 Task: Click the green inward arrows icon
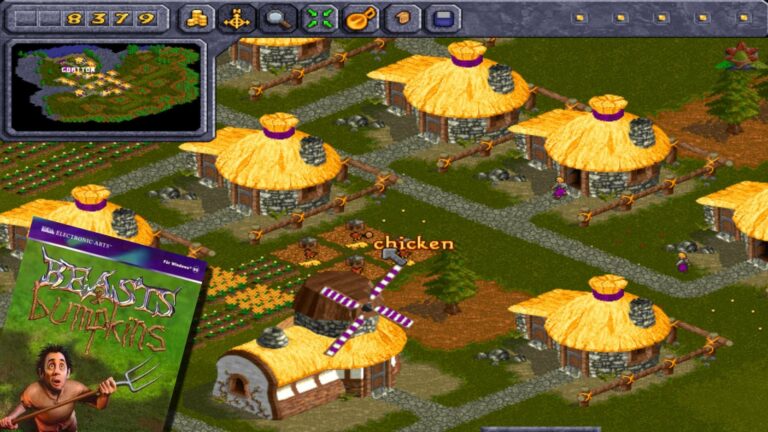click(x=320, y=18)
